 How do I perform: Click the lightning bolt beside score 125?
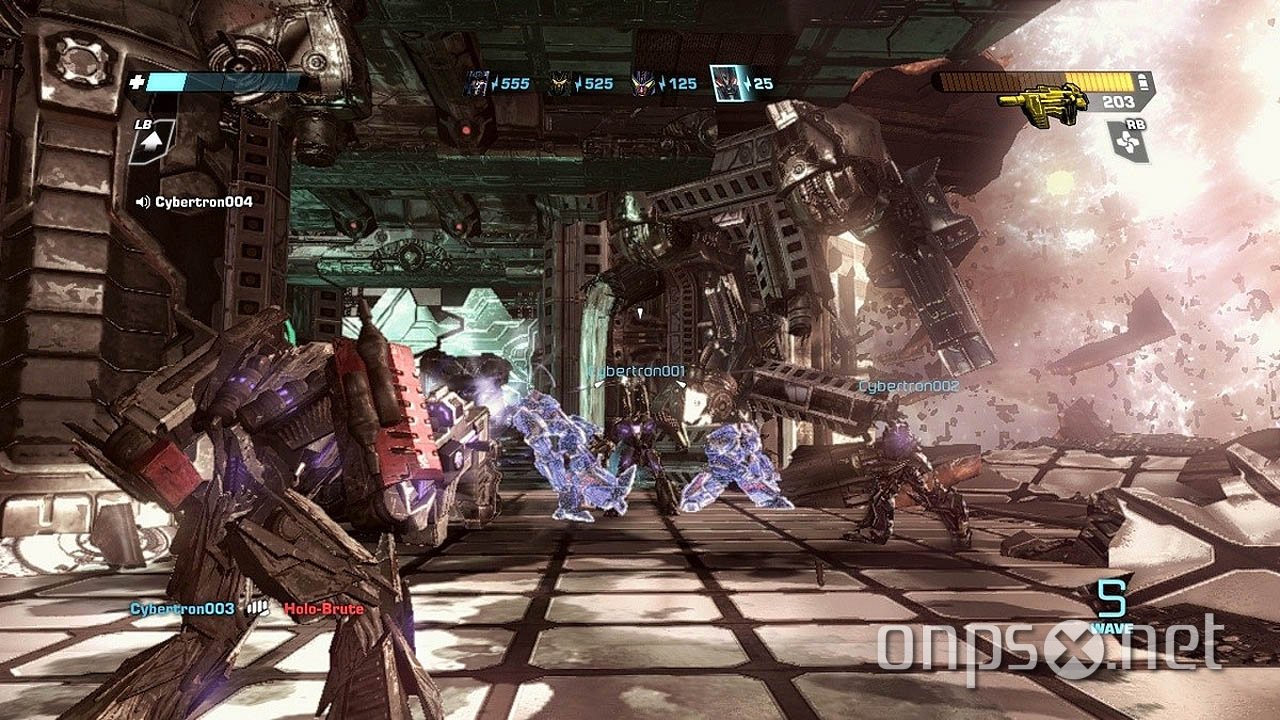click(x=662, y=83)
